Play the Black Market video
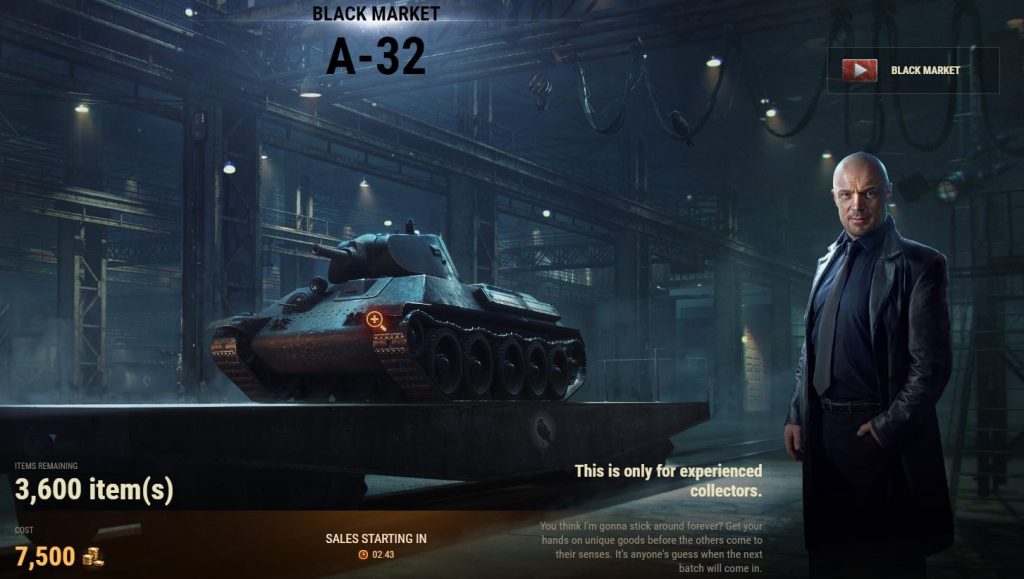The image size is (1024, 579). pyautogui.click(x=859, y=70)
